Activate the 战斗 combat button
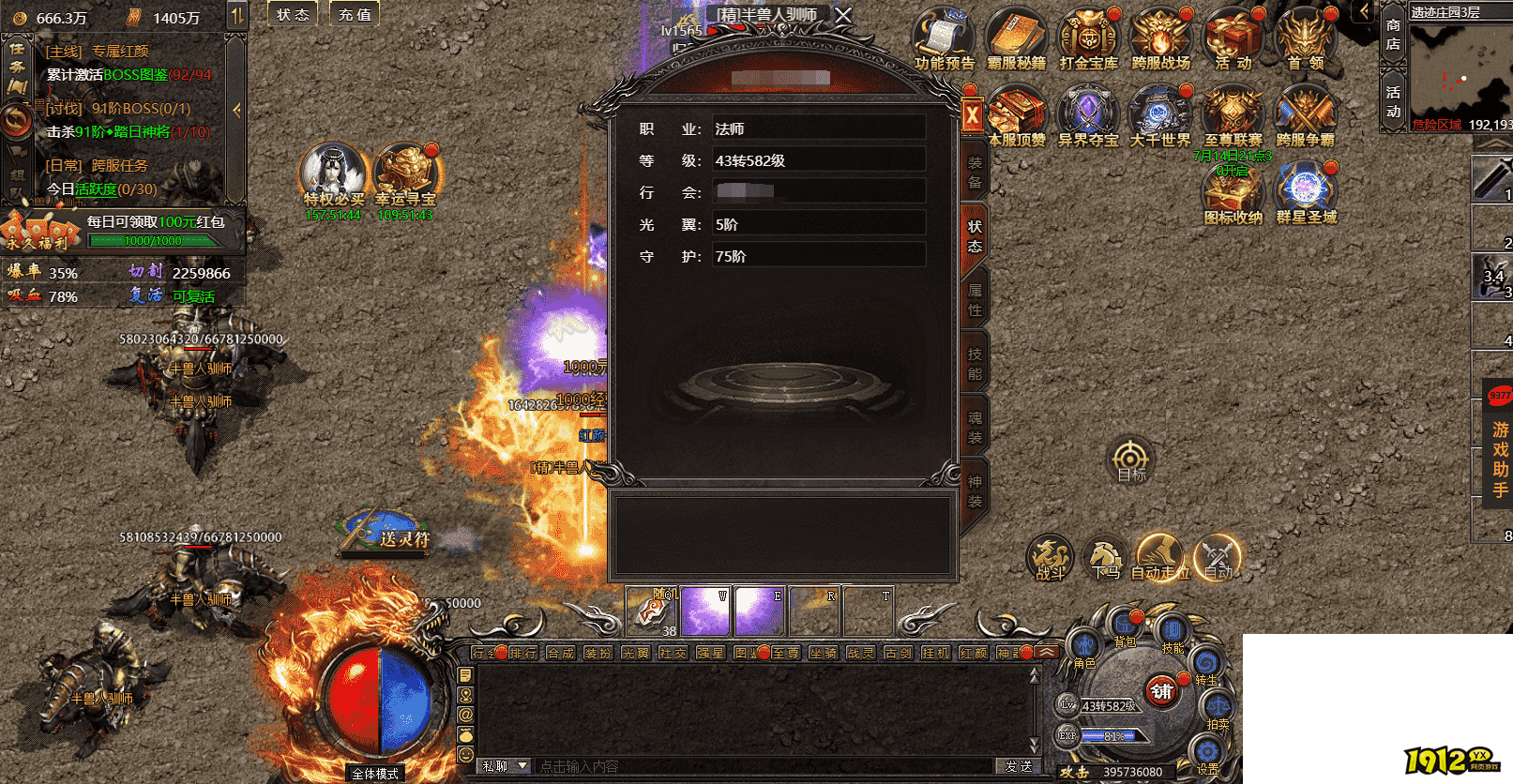The height and width of the screenshot is (784, 1513). pyautogui.click(x=1050, y=557)
